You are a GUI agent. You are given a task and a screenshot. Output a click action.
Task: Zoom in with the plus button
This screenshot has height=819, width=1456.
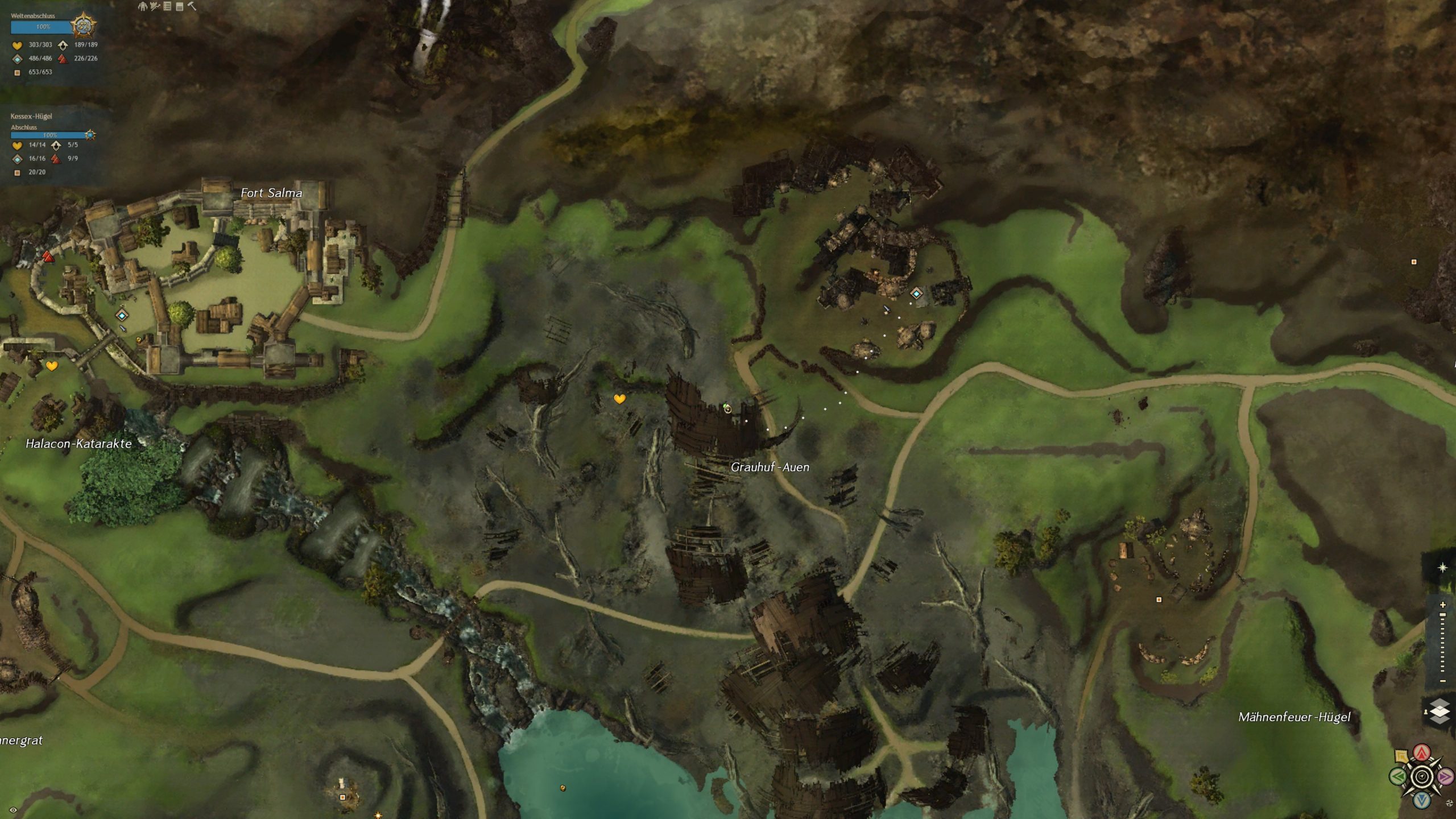(1443, 605)
